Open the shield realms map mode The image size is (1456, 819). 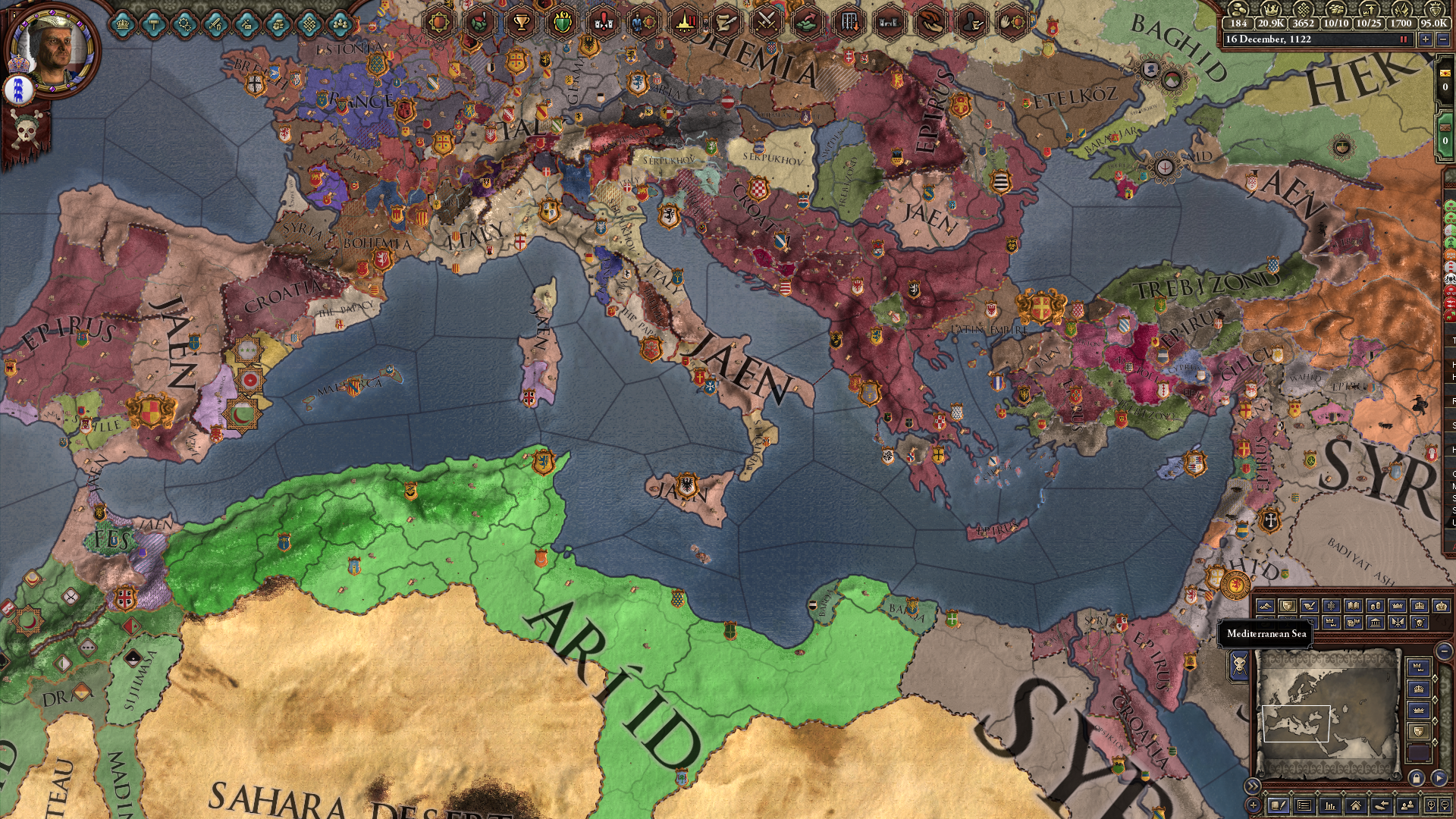click(x=1288, y=605)
